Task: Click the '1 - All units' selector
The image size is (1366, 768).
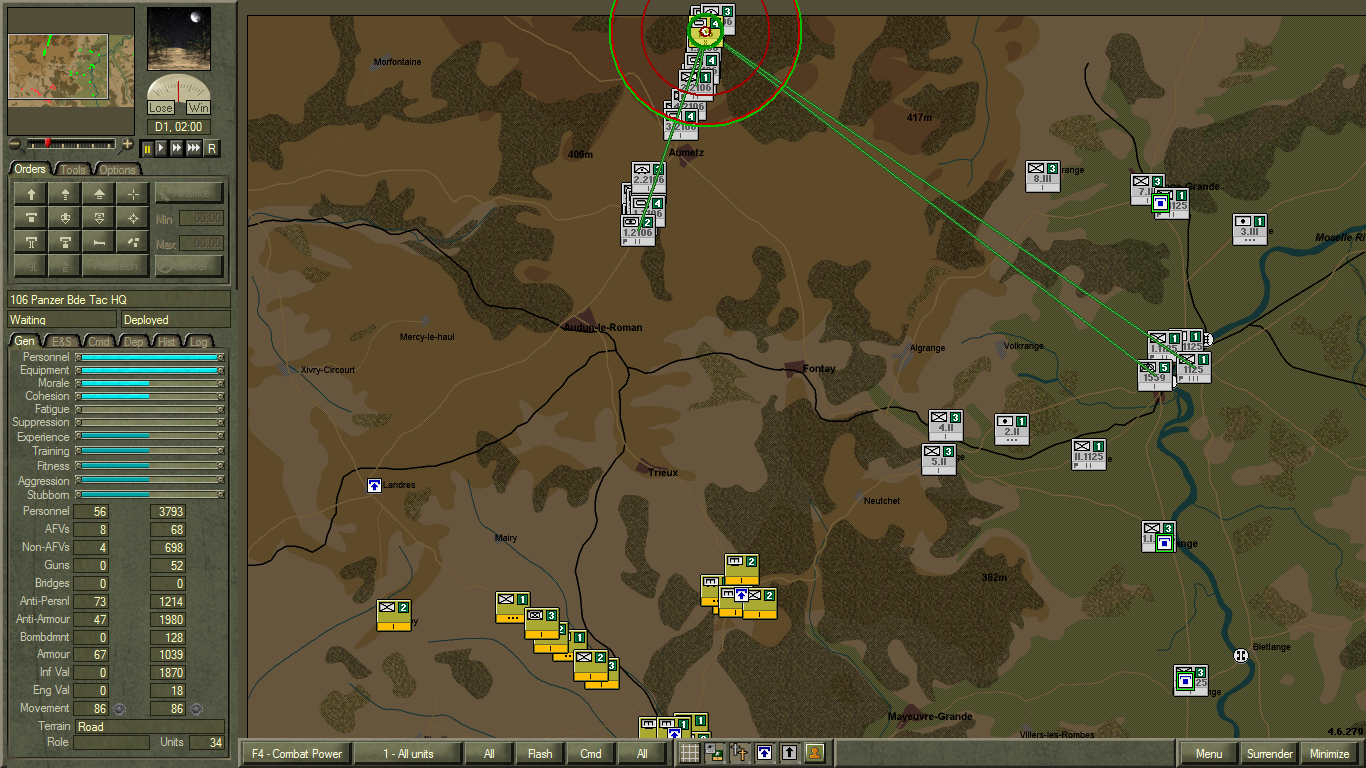Action: tap(410, 754)
